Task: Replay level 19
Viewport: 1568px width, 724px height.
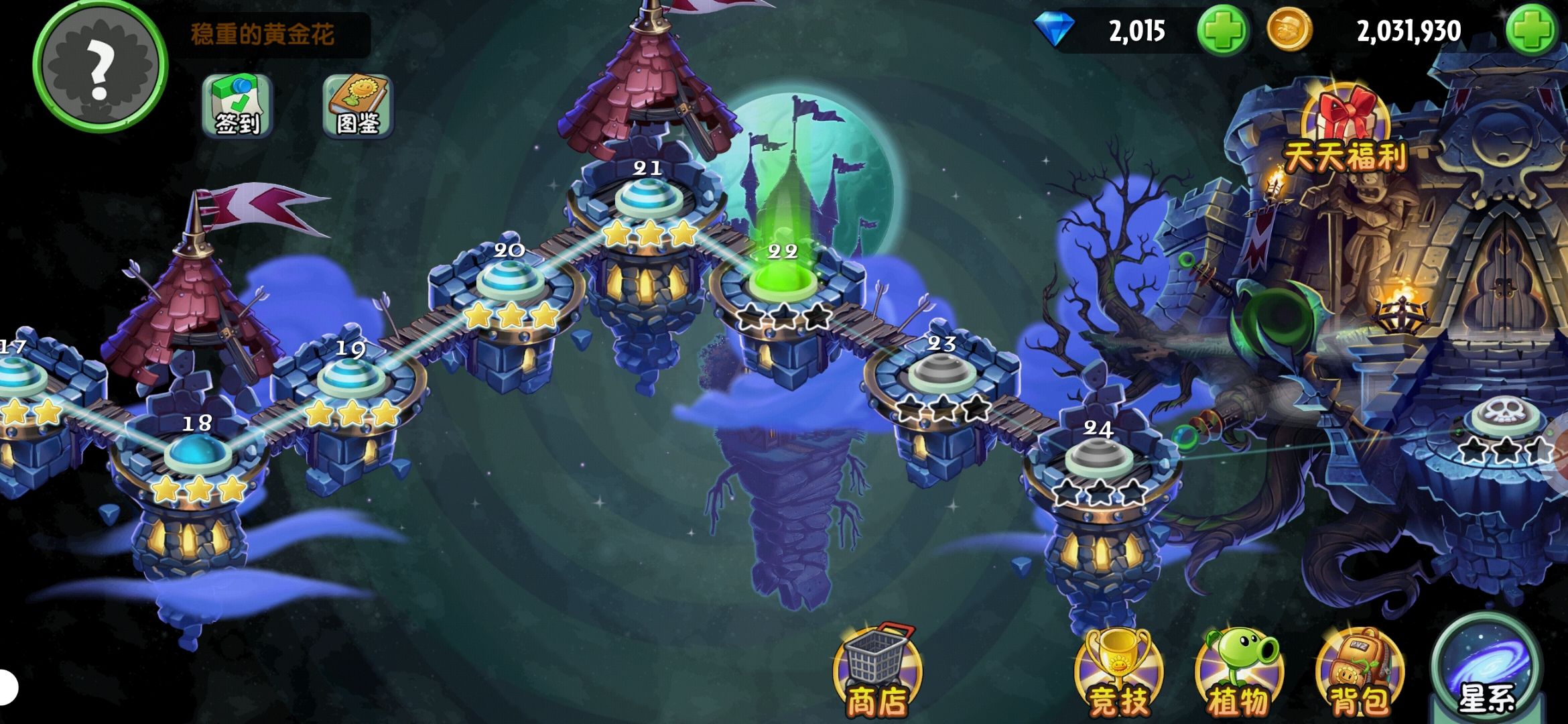Action: (350, 379)
